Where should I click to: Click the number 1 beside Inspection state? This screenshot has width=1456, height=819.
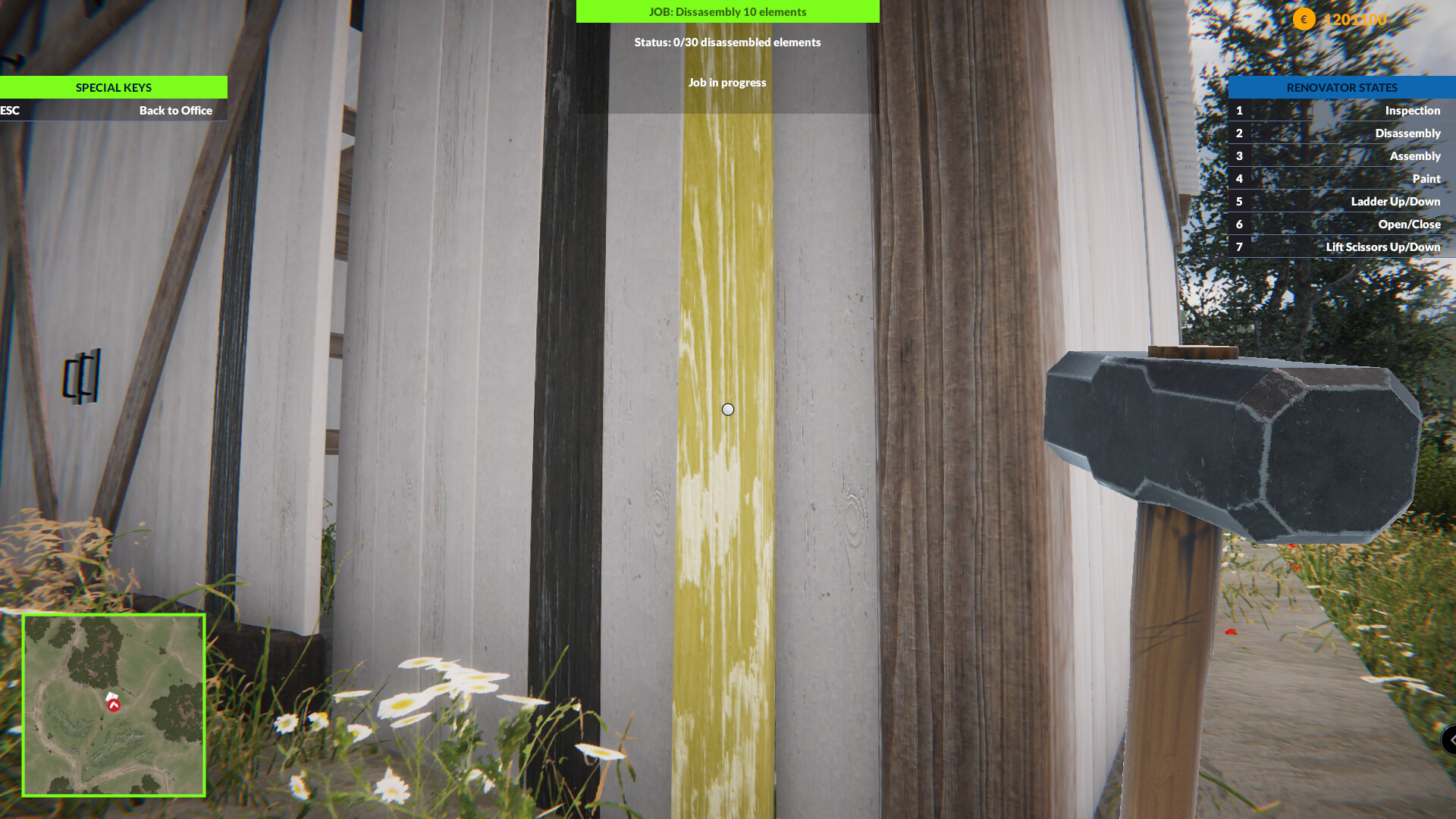[x=1239, y=110]
